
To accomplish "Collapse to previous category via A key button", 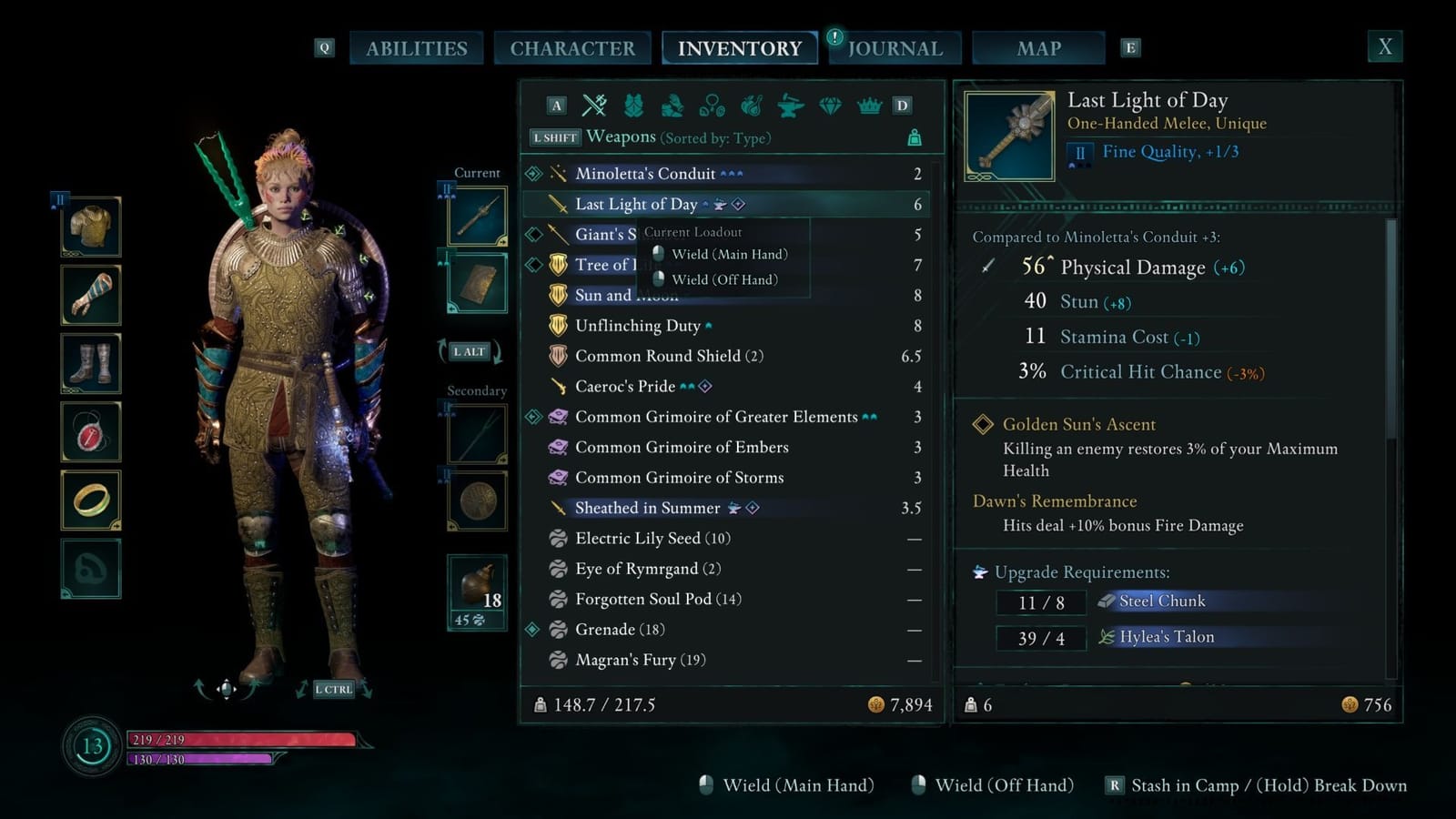I will point(557,106).
